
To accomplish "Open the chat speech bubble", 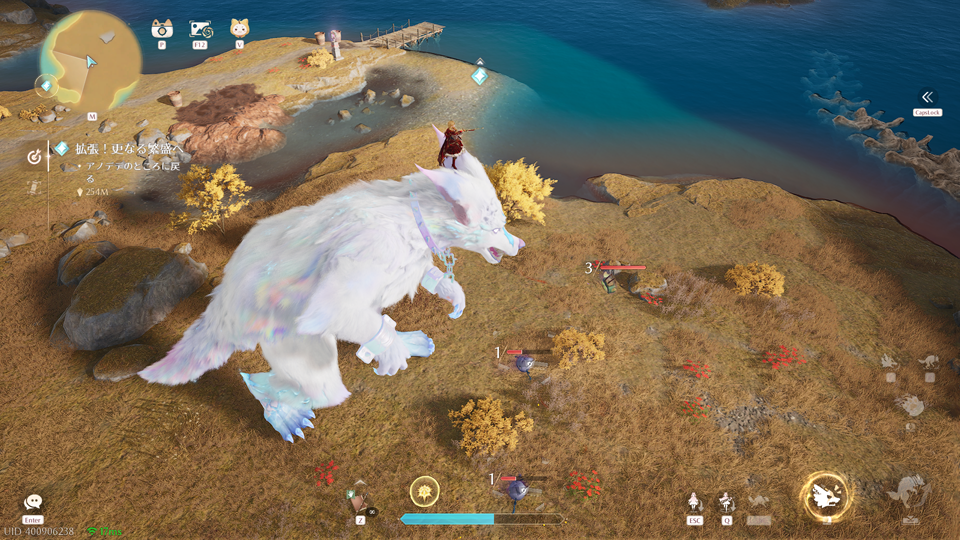I will pyautogui.click(x=33, y=502).
